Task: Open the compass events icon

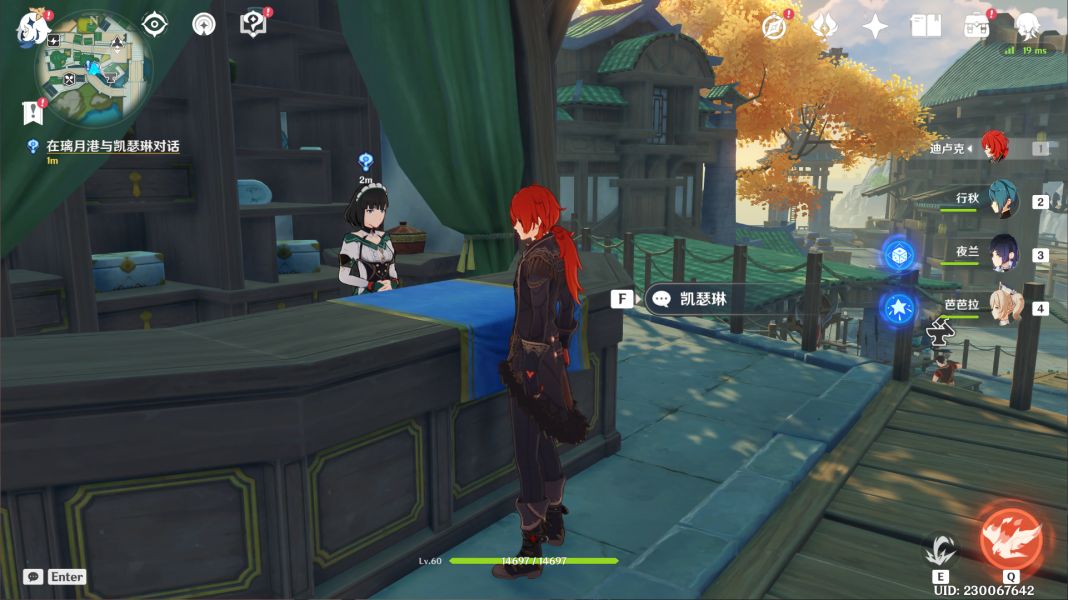Action: 773,27
